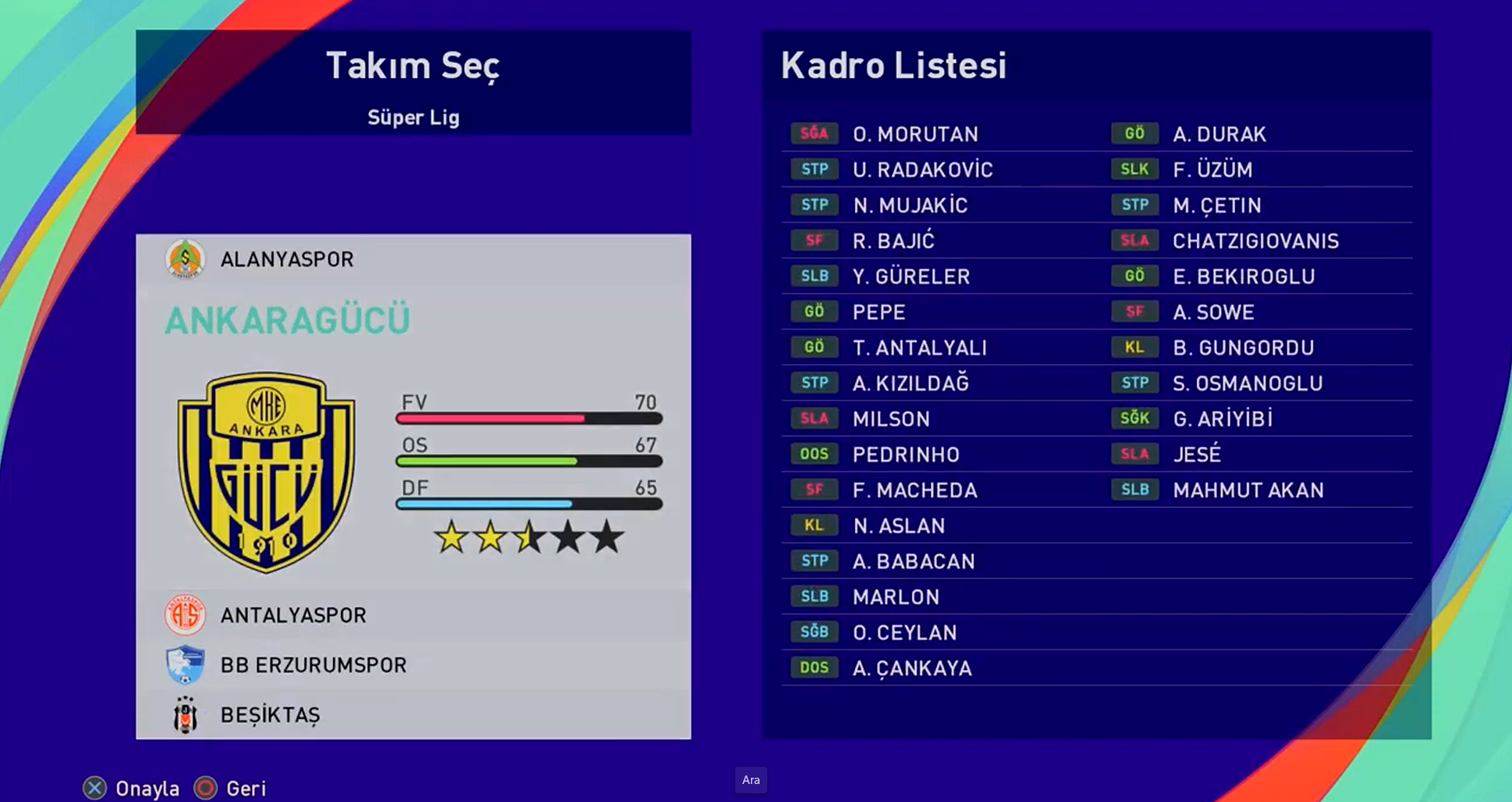This screenshot has width=1512, height=802.
Task: Pick Antalyaspor in the team list
Action: tap(293, 615)
